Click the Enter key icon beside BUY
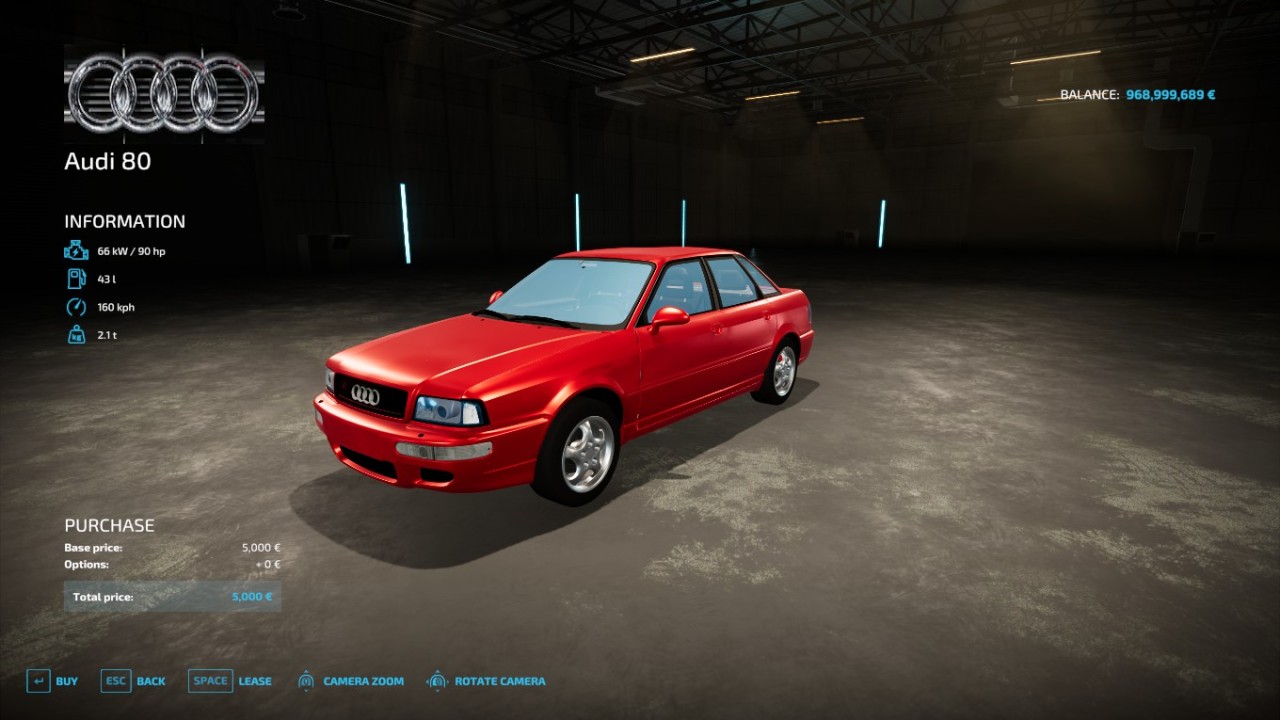 [x=37, y=680]
